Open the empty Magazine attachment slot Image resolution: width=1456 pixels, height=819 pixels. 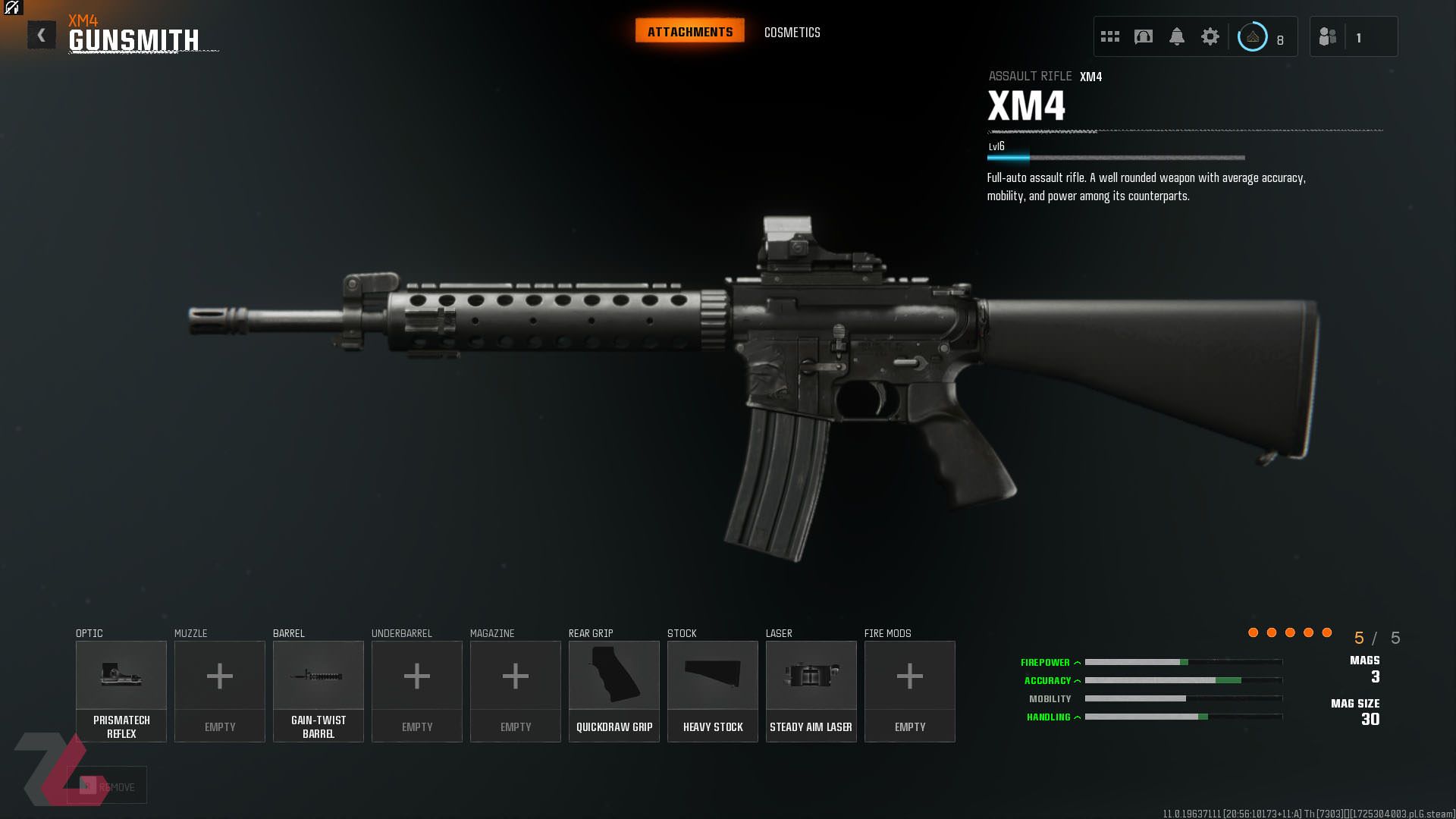515,690
